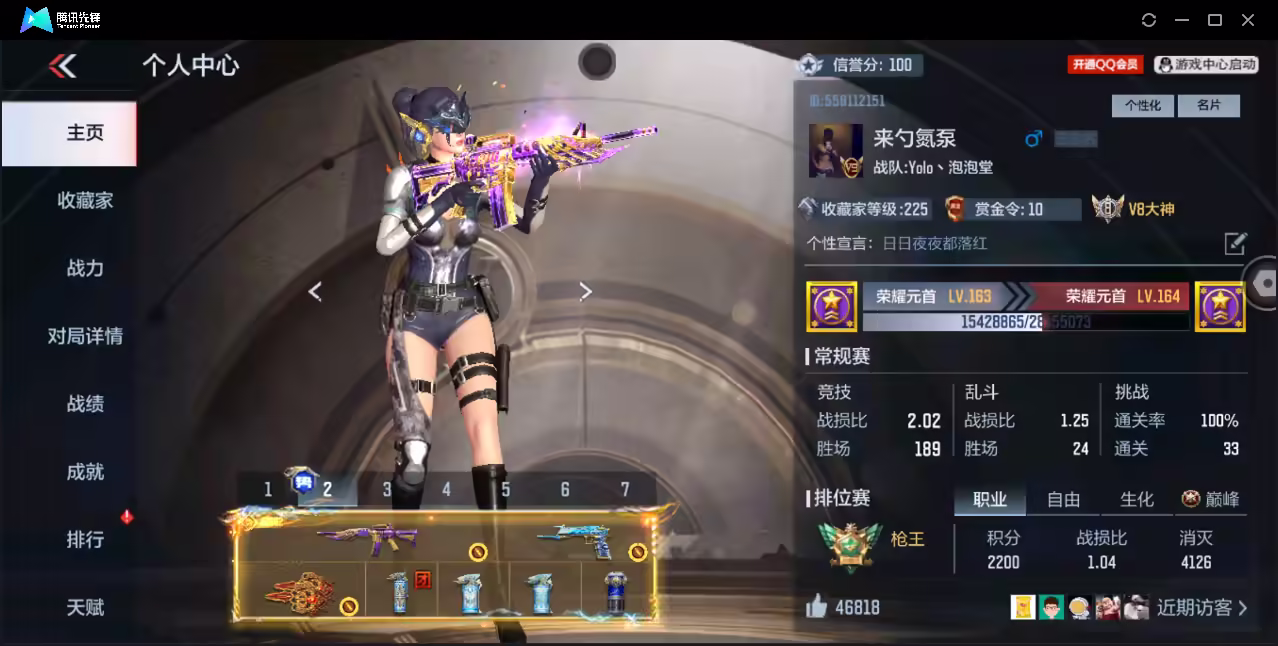Open the 成就 achievements section
The height and width of the screenshot is (646, 1278).
pos(85,472)
